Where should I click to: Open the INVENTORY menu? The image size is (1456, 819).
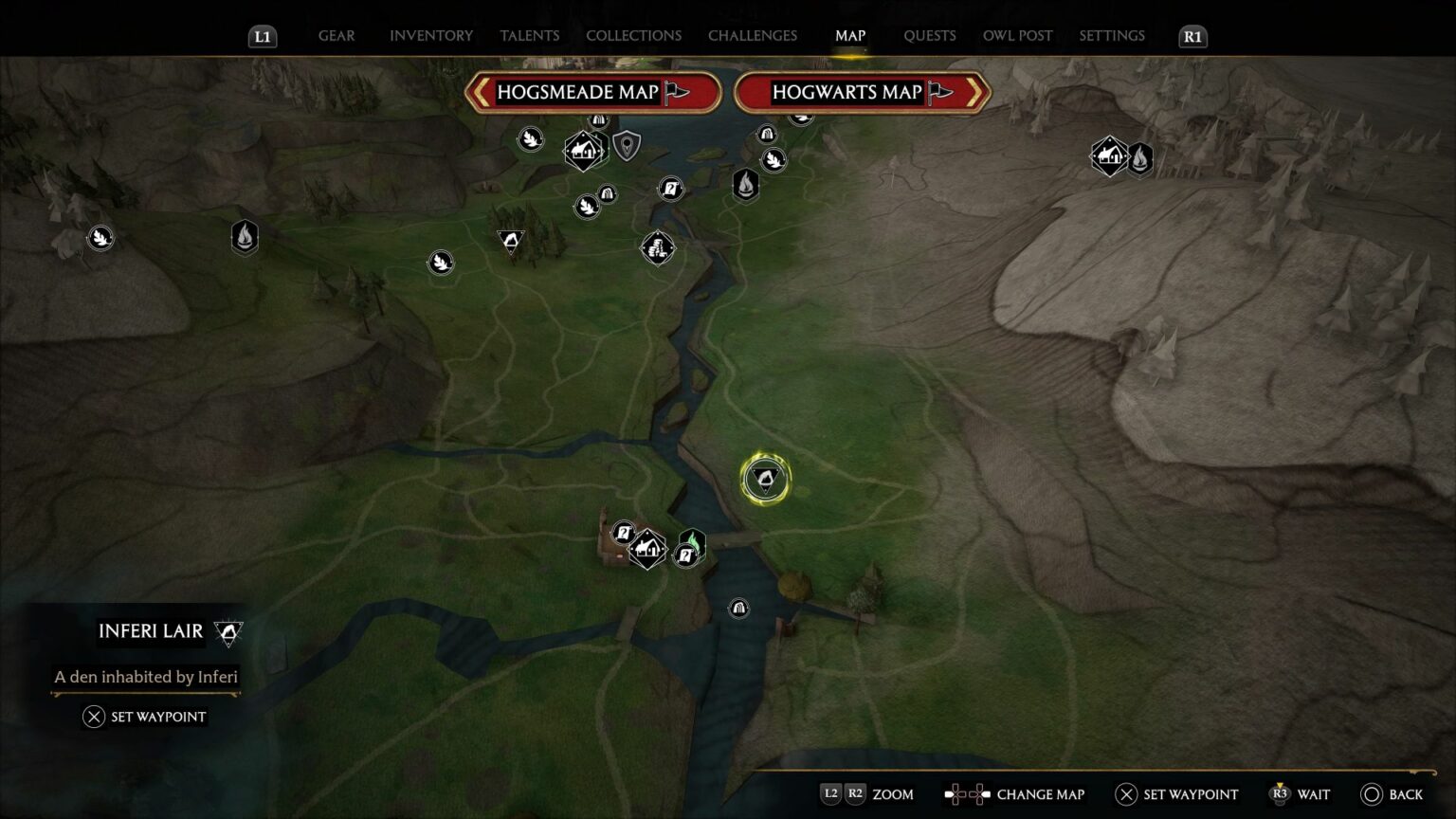(x=430, y=35)
